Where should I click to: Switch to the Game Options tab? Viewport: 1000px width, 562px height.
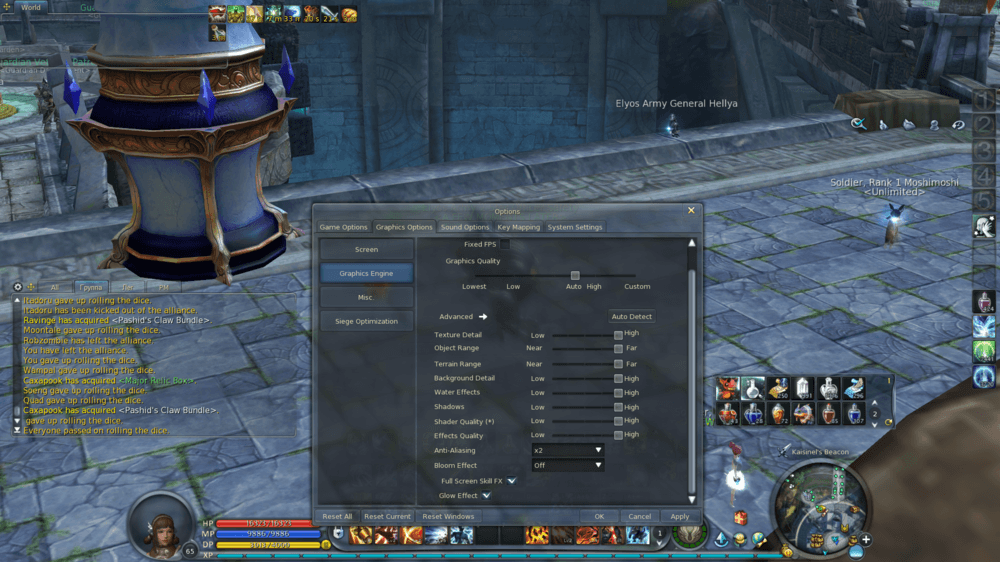coord(343,227)
